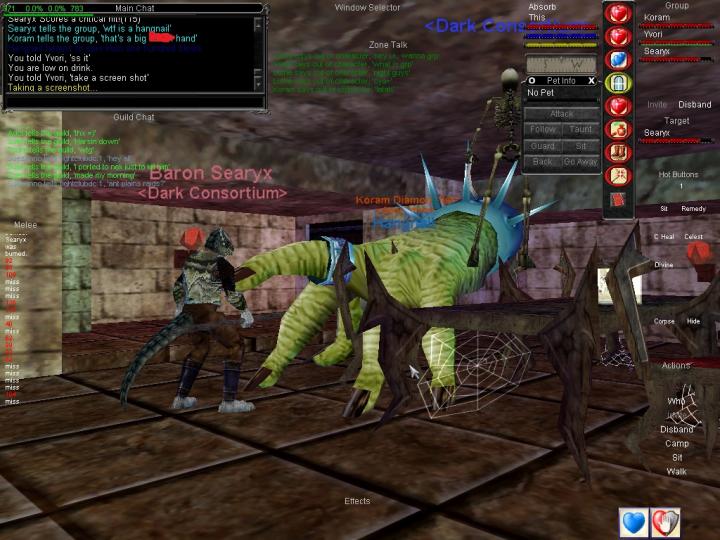Tell the pet to Guard

pyautogui.click(x=543, y=146)
